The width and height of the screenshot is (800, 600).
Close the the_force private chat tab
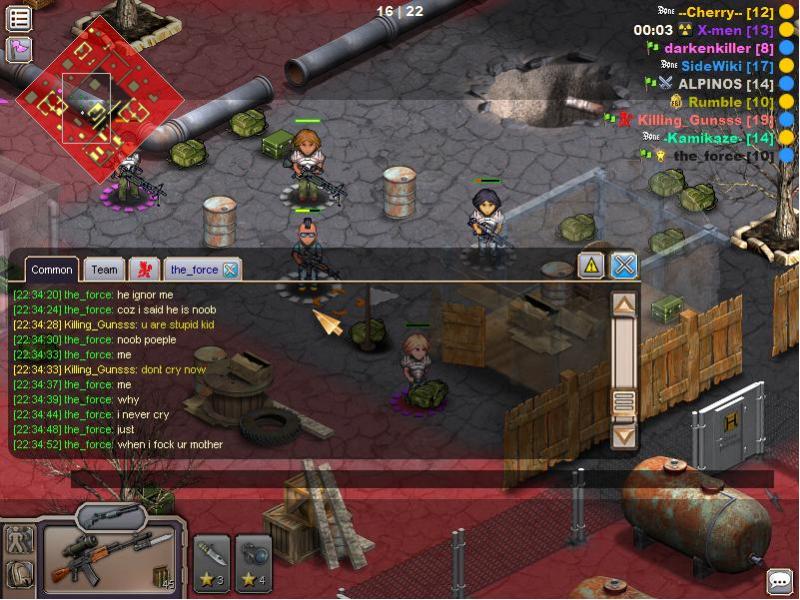[x=230, y=269]
